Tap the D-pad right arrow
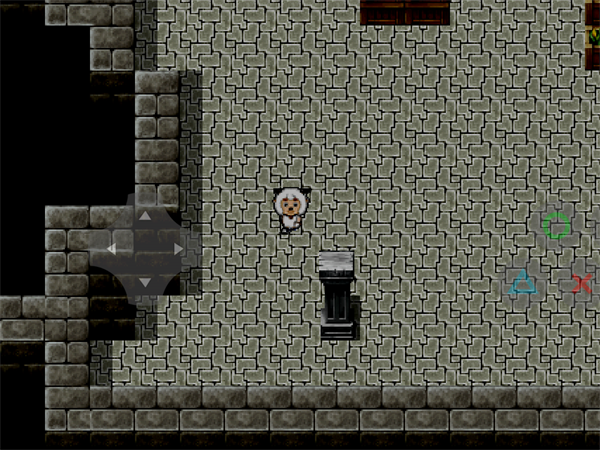Image resolution: width=600 pixels, height=450 pixels. (178, 248)
